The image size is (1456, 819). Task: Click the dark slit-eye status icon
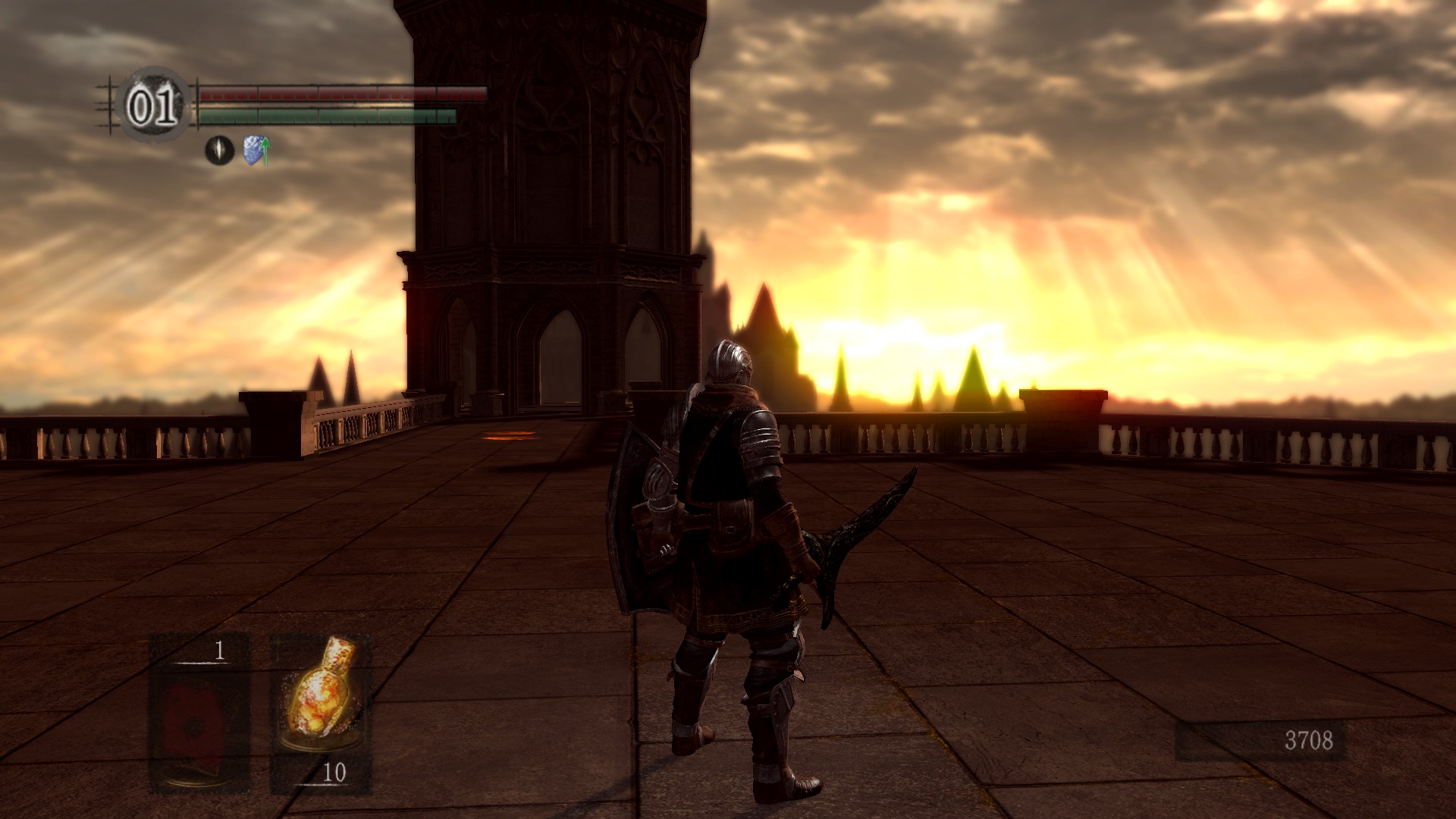220,150
